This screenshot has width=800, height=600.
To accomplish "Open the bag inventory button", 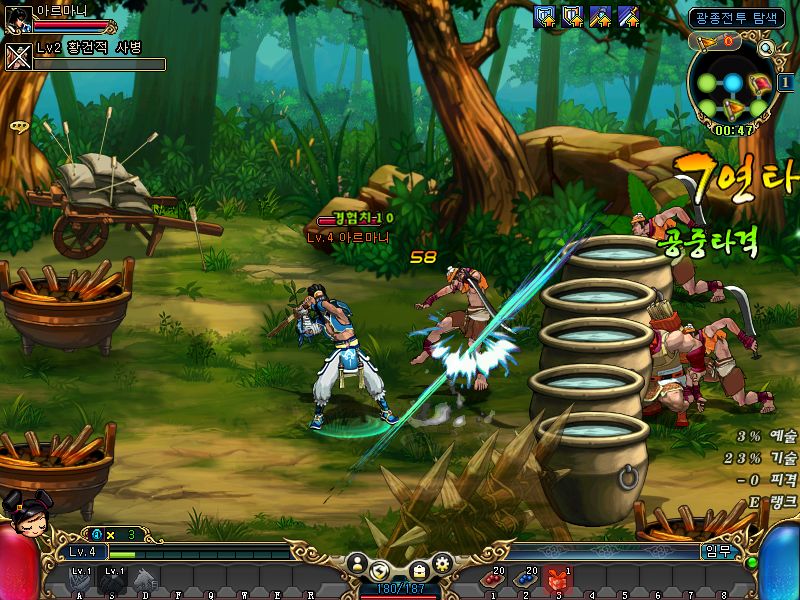I will [420, 569].
